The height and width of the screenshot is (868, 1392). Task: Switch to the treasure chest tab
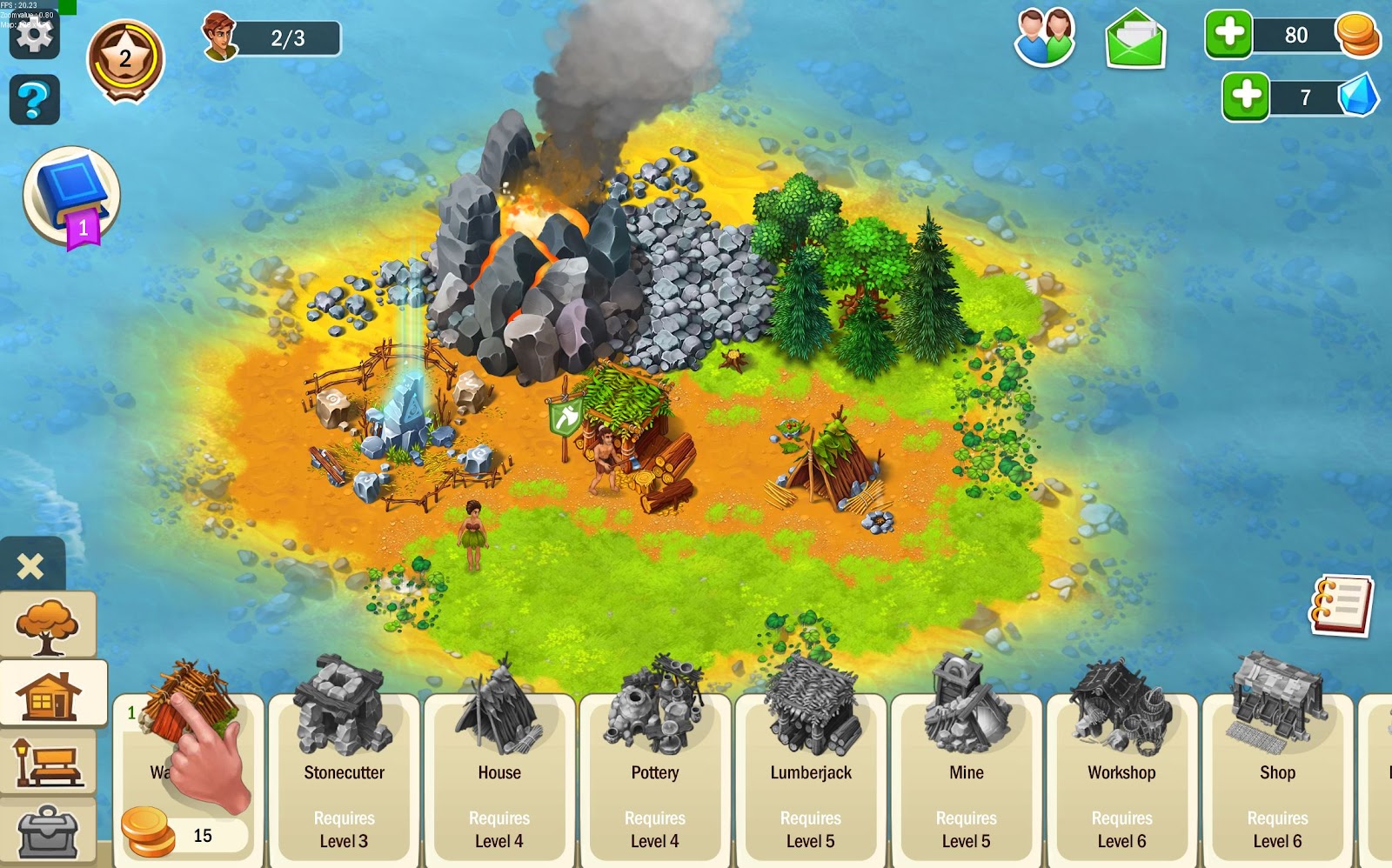[x=48, y=831]
